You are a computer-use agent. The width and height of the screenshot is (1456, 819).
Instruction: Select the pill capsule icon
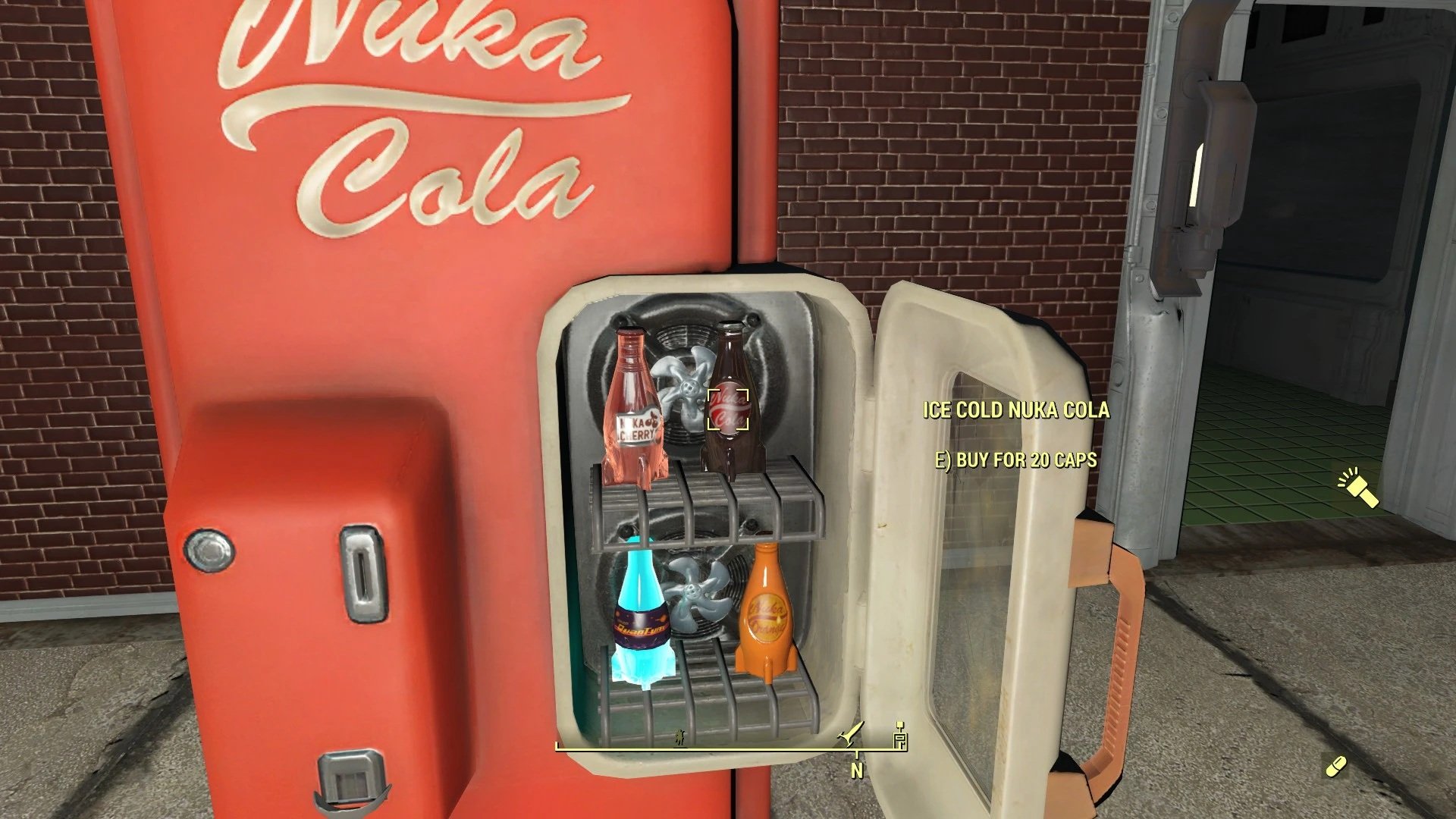point(1335,766)
